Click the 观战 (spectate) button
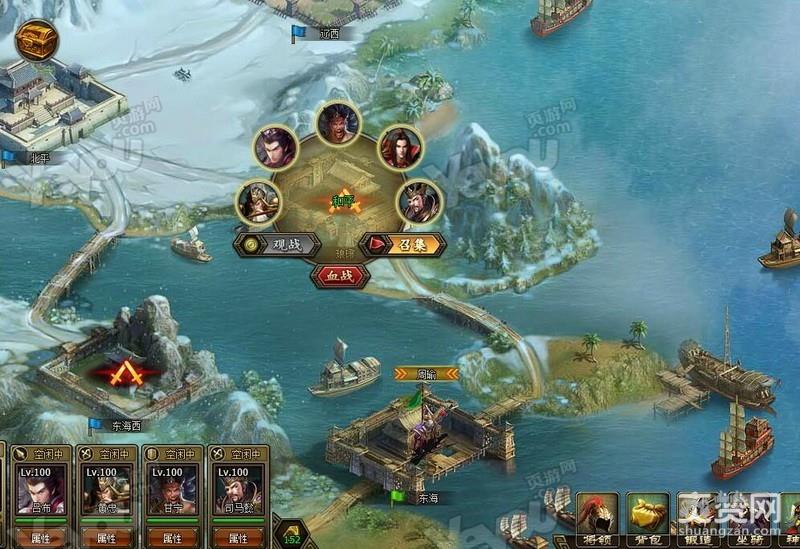This screenshot has width=800, height=549. pos(277,245)
